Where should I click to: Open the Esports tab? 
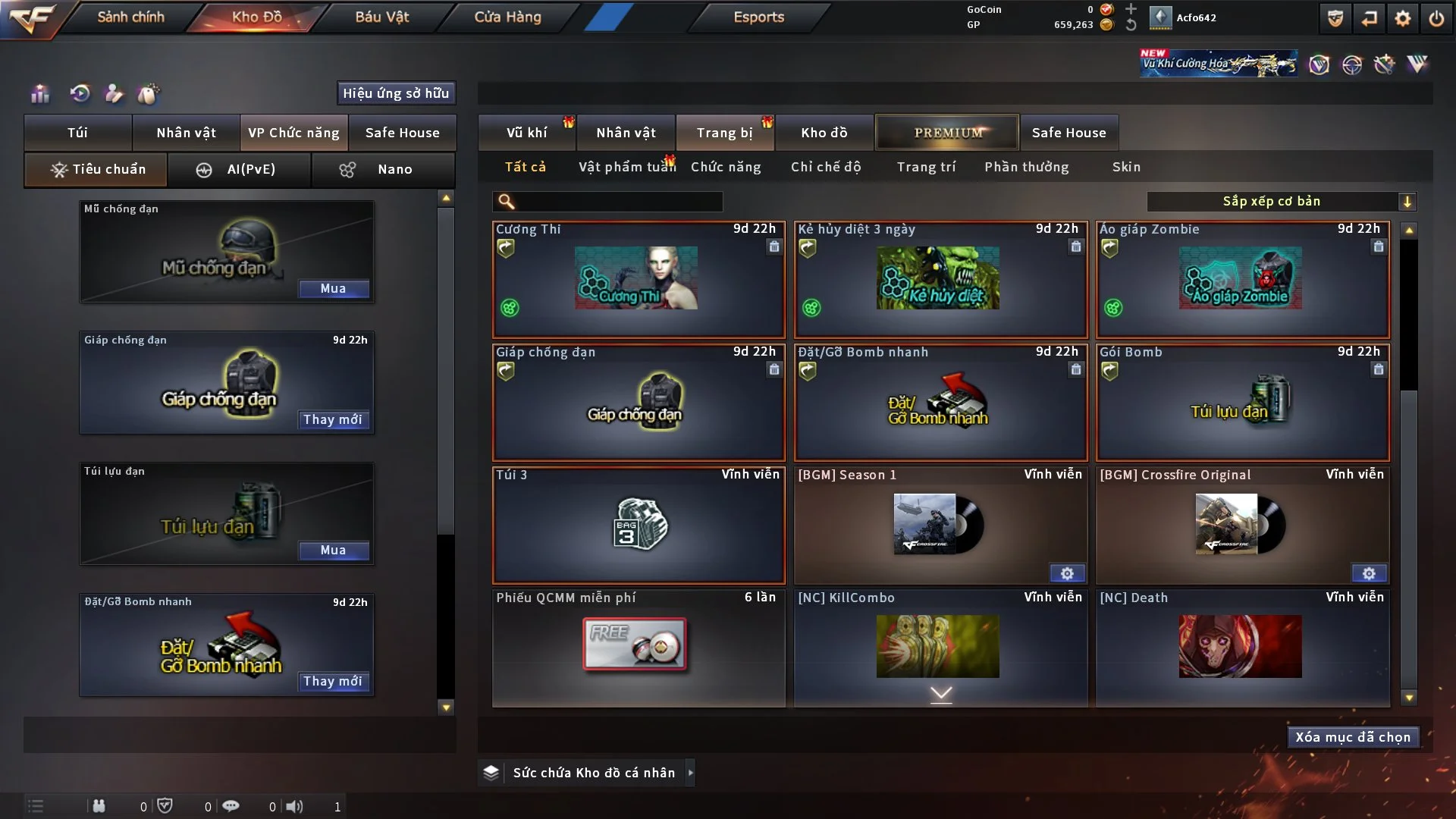(x=758, y=17)
